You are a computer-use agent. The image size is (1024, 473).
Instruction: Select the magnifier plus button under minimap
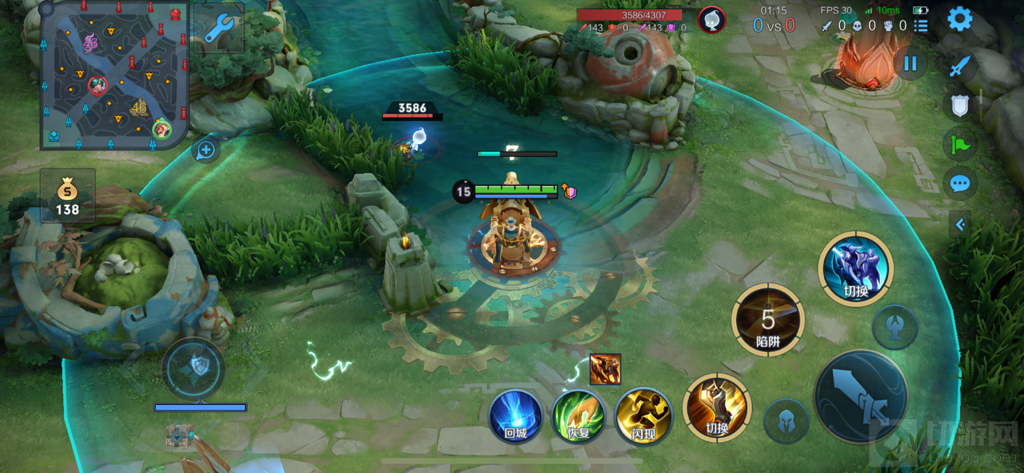pyautogui.click(x=206, y=151)
